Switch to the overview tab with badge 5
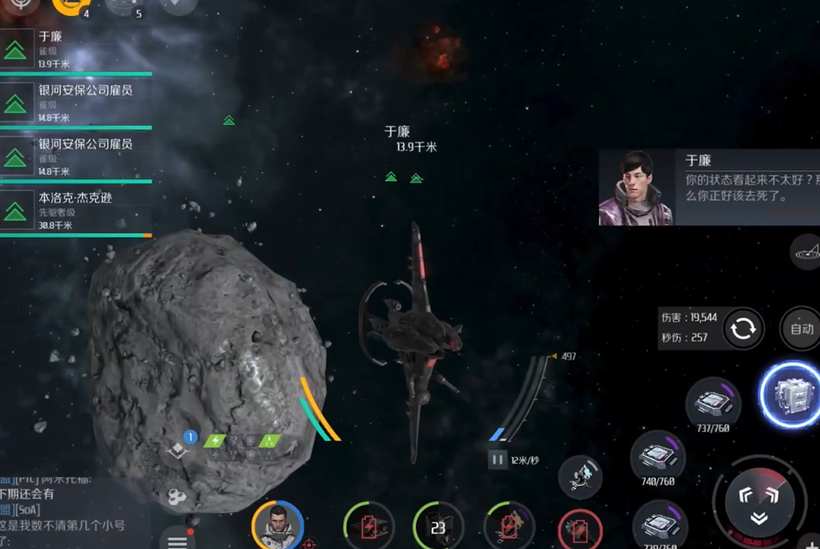 (124, 6)
